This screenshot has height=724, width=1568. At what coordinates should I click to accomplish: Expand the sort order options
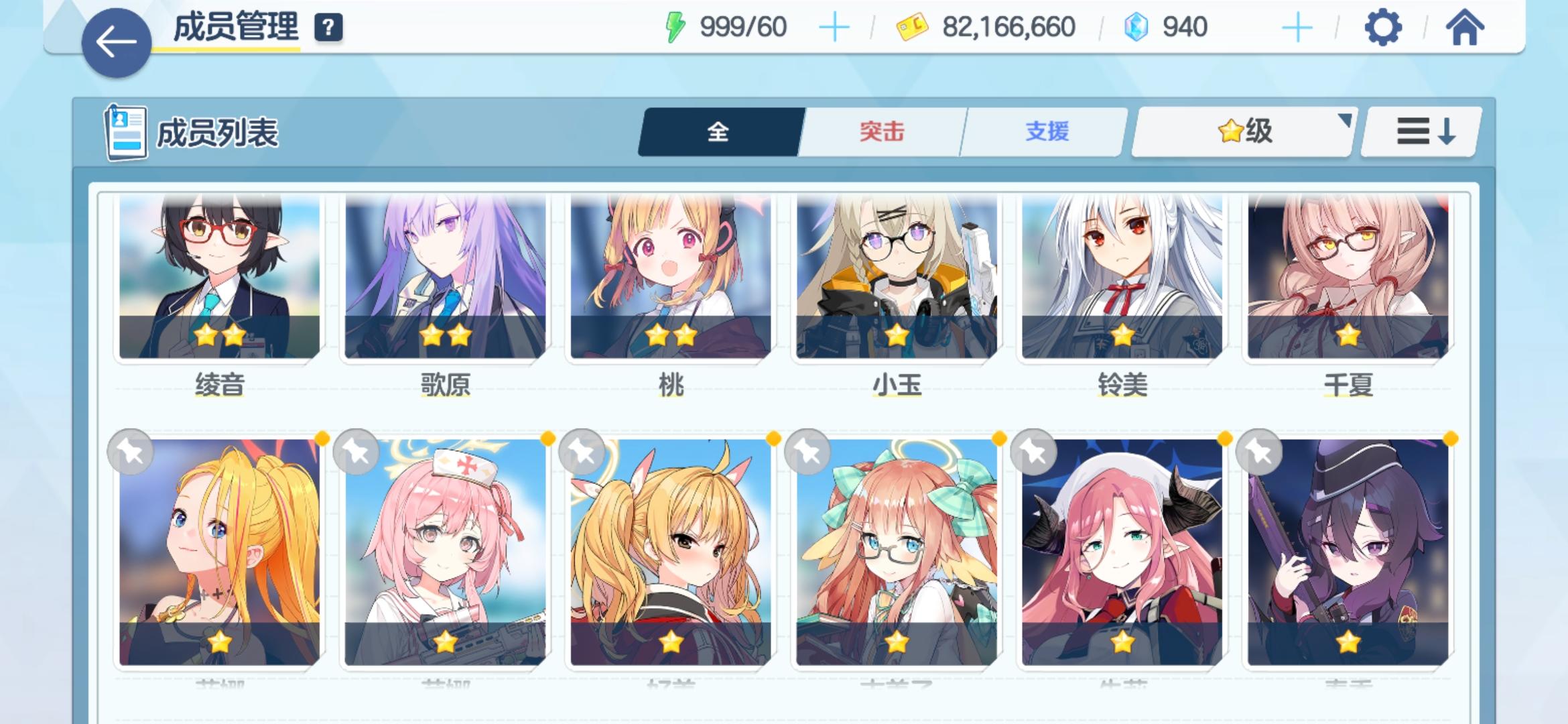[1419, 132]
